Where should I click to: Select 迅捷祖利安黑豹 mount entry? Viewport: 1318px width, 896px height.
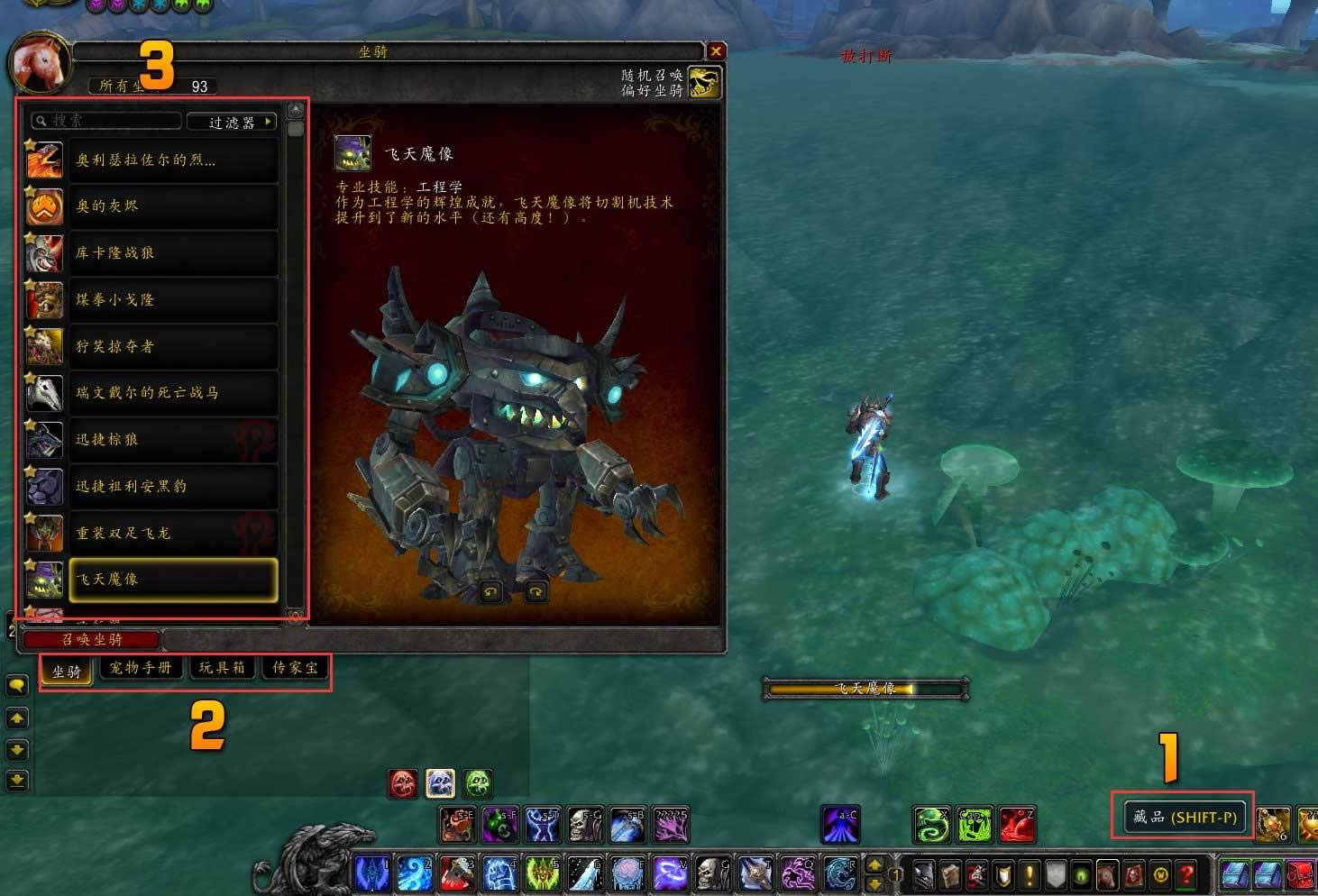point(171,487)
